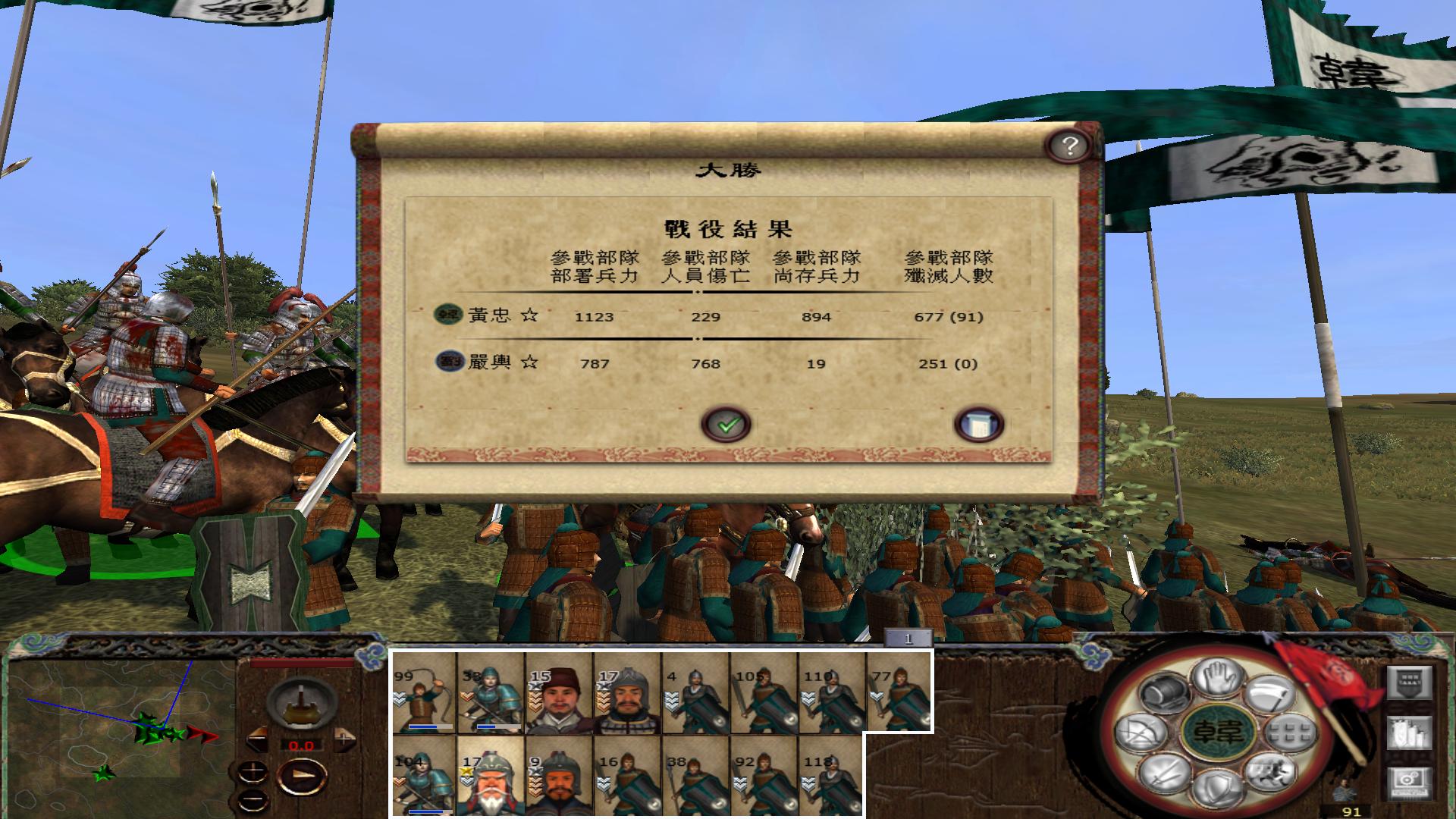Screen dimensions: 1456x819
Task: Confirm results with the green checkmark
Action: (726, 424)
